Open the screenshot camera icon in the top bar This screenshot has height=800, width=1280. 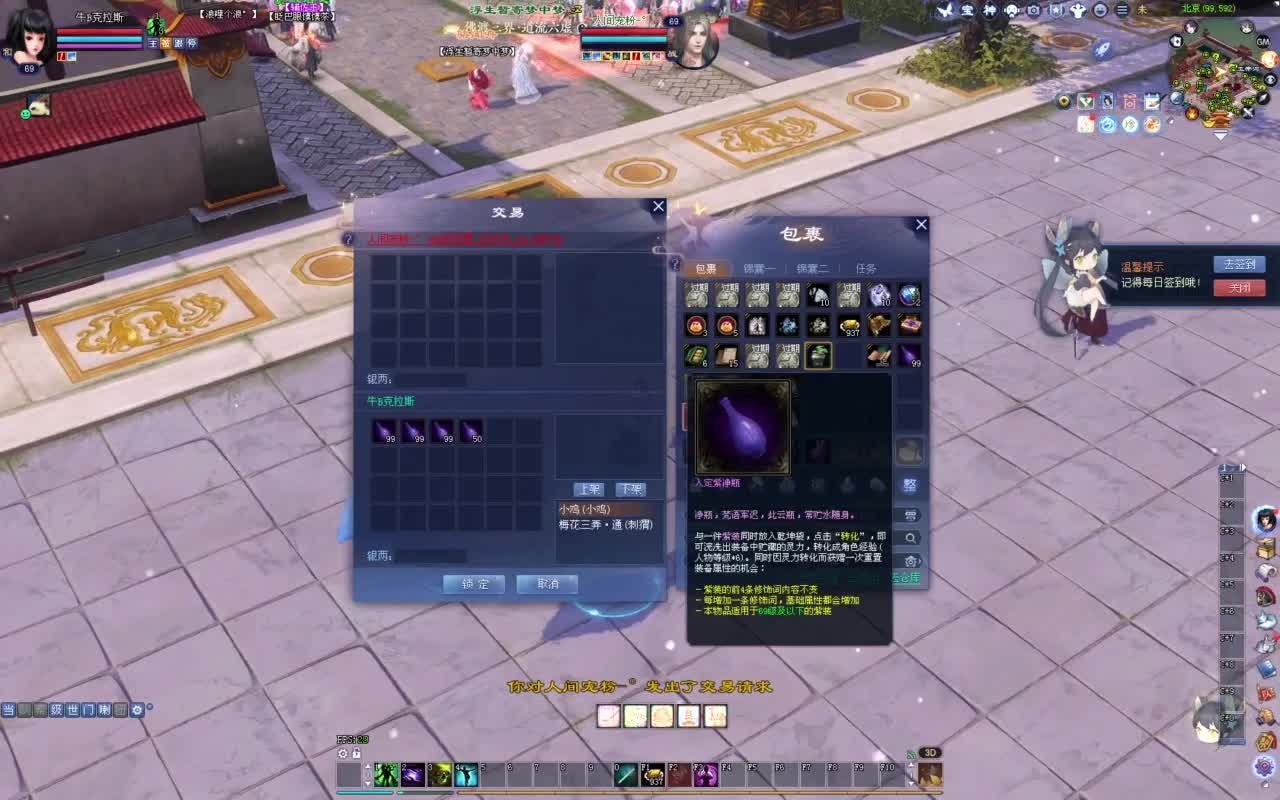[1034, 11]
